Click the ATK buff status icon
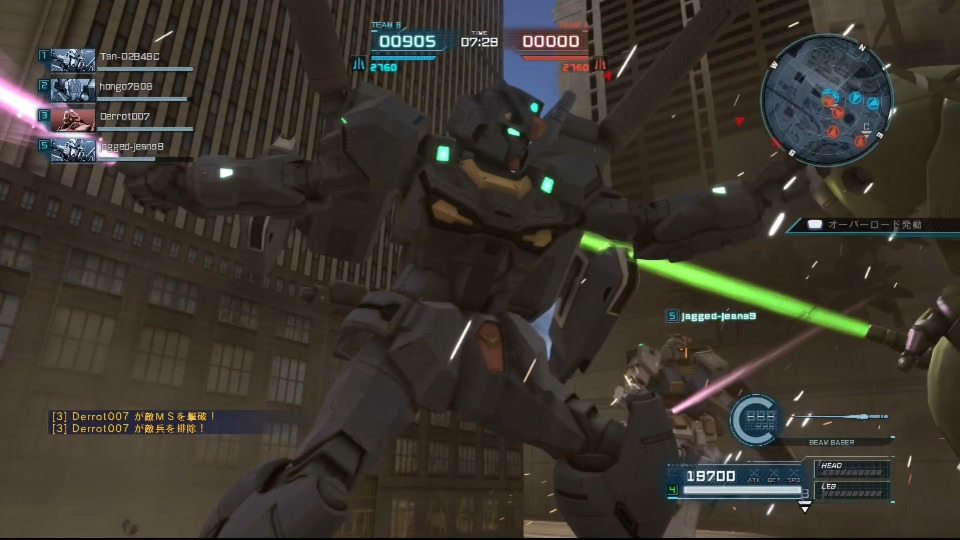The image size is (960, 540). 754,478
